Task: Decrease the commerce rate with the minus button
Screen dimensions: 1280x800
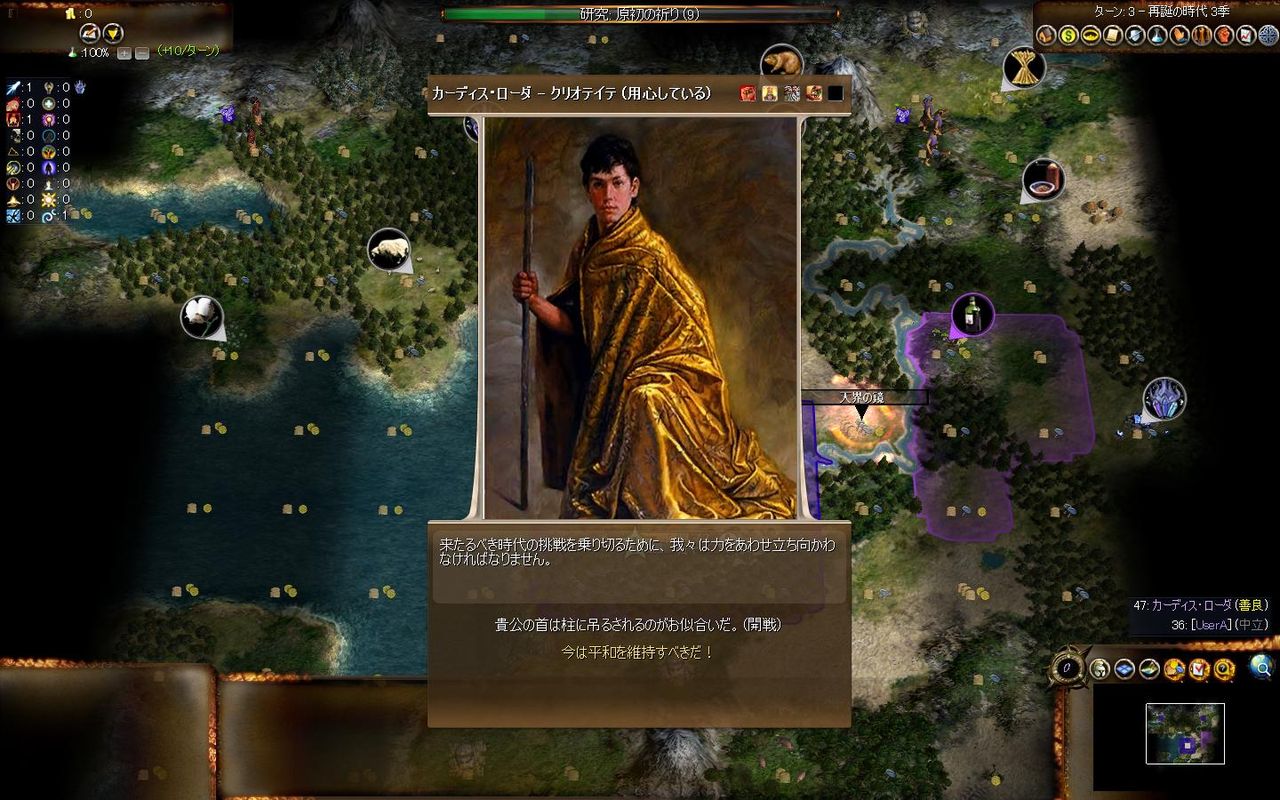Action: tap(142, 52)
